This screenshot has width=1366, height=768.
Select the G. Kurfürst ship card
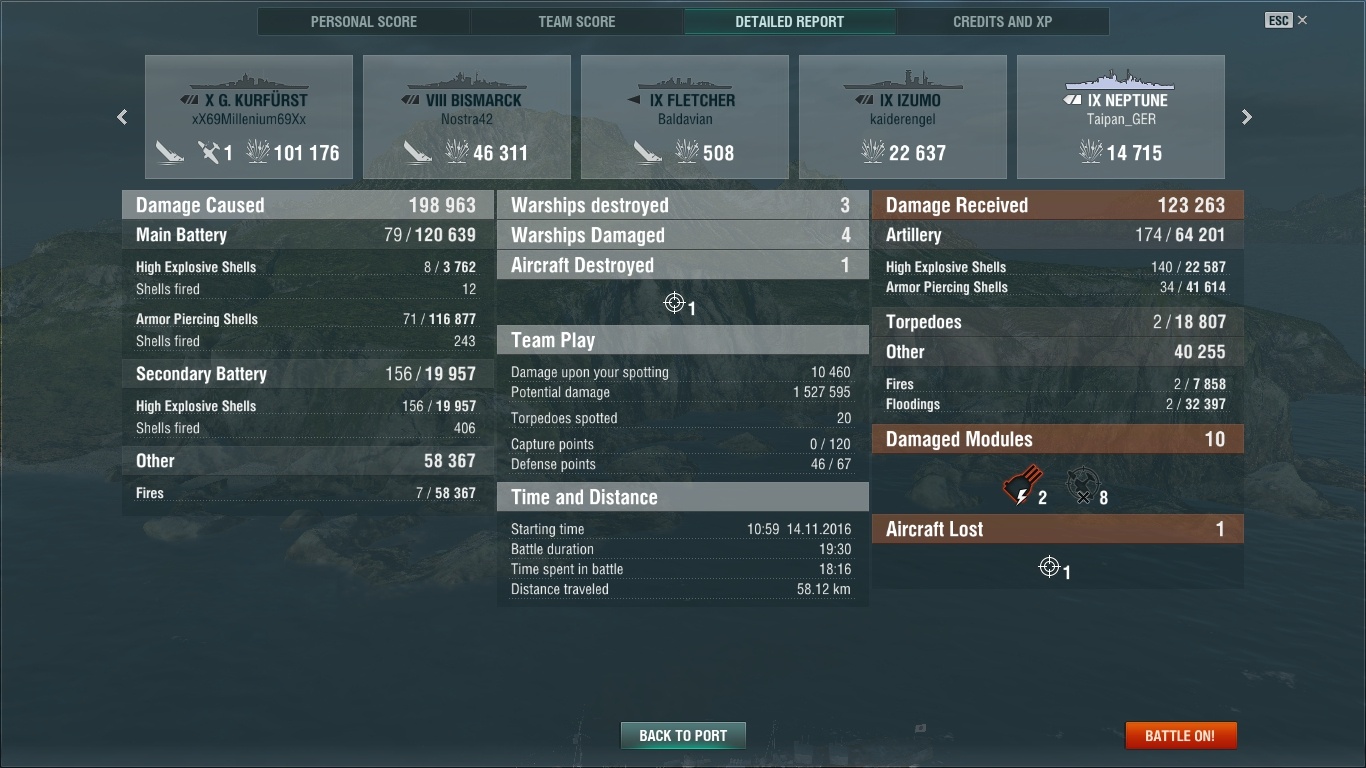click(249, 117)
